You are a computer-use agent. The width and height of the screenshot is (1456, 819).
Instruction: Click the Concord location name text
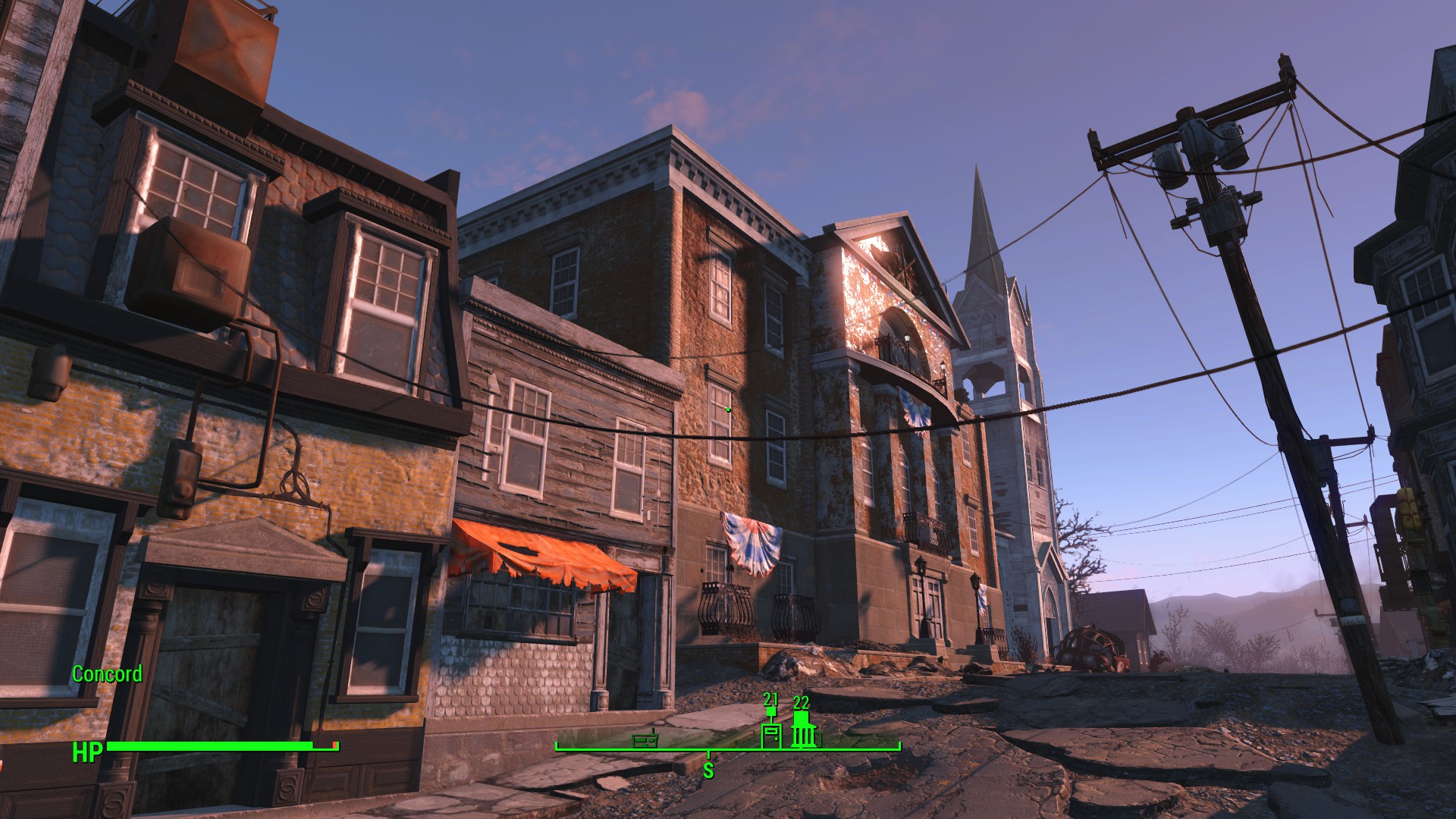tap(107, 674)
